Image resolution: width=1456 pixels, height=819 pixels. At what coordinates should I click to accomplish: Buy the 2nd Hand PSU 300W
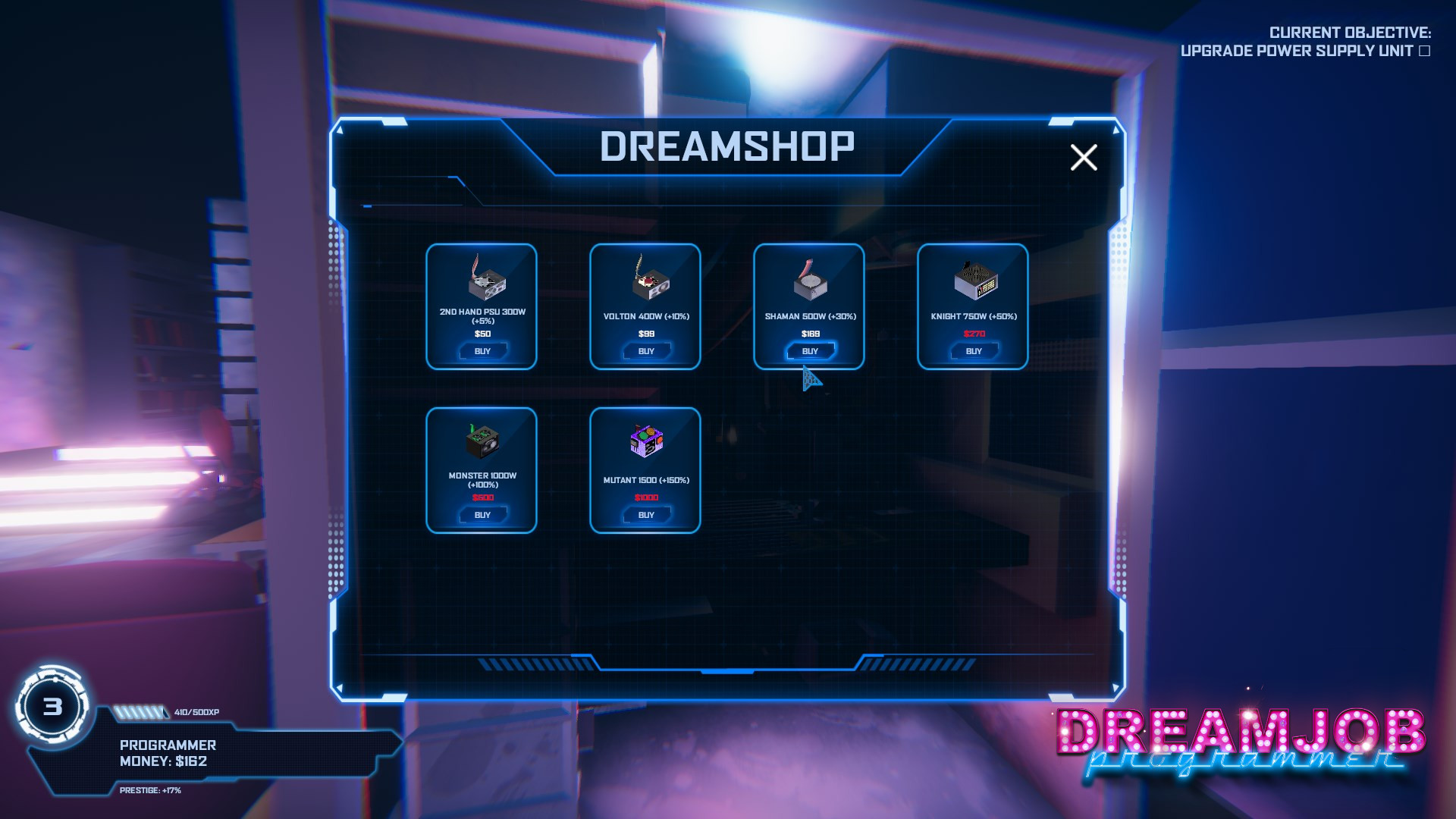(x=482, y=350)
